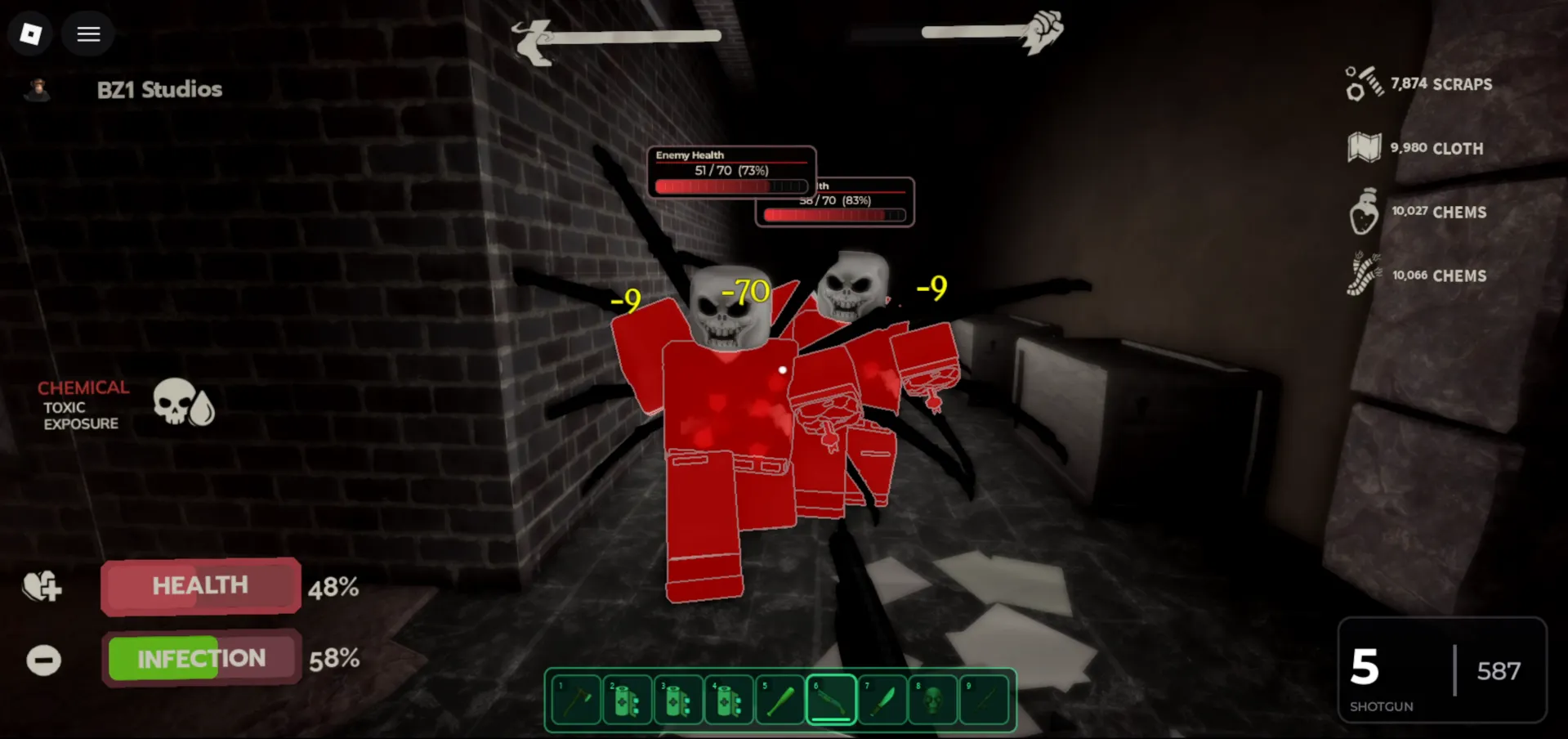
Task: Click the Scraps resource icon
Action: point(1363,83)
